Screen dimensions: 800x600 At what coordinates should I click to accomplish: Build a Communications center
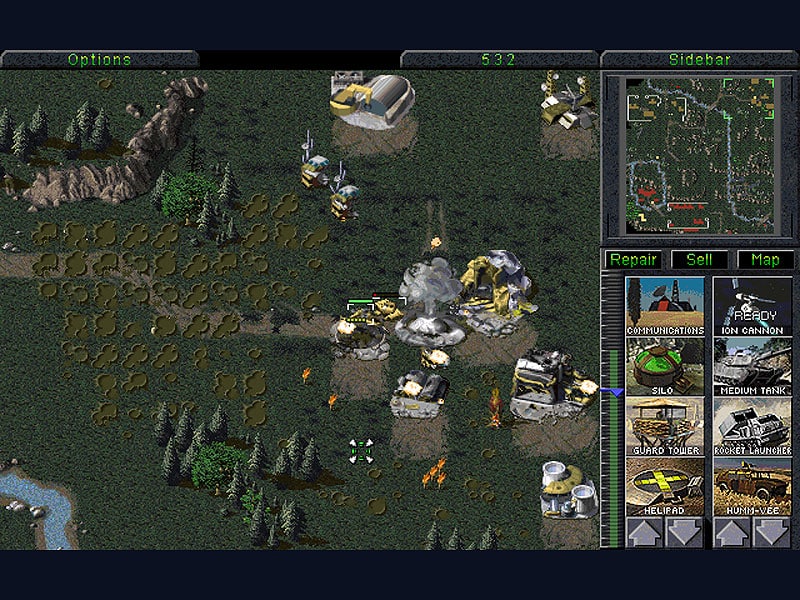tap(665, 306)
